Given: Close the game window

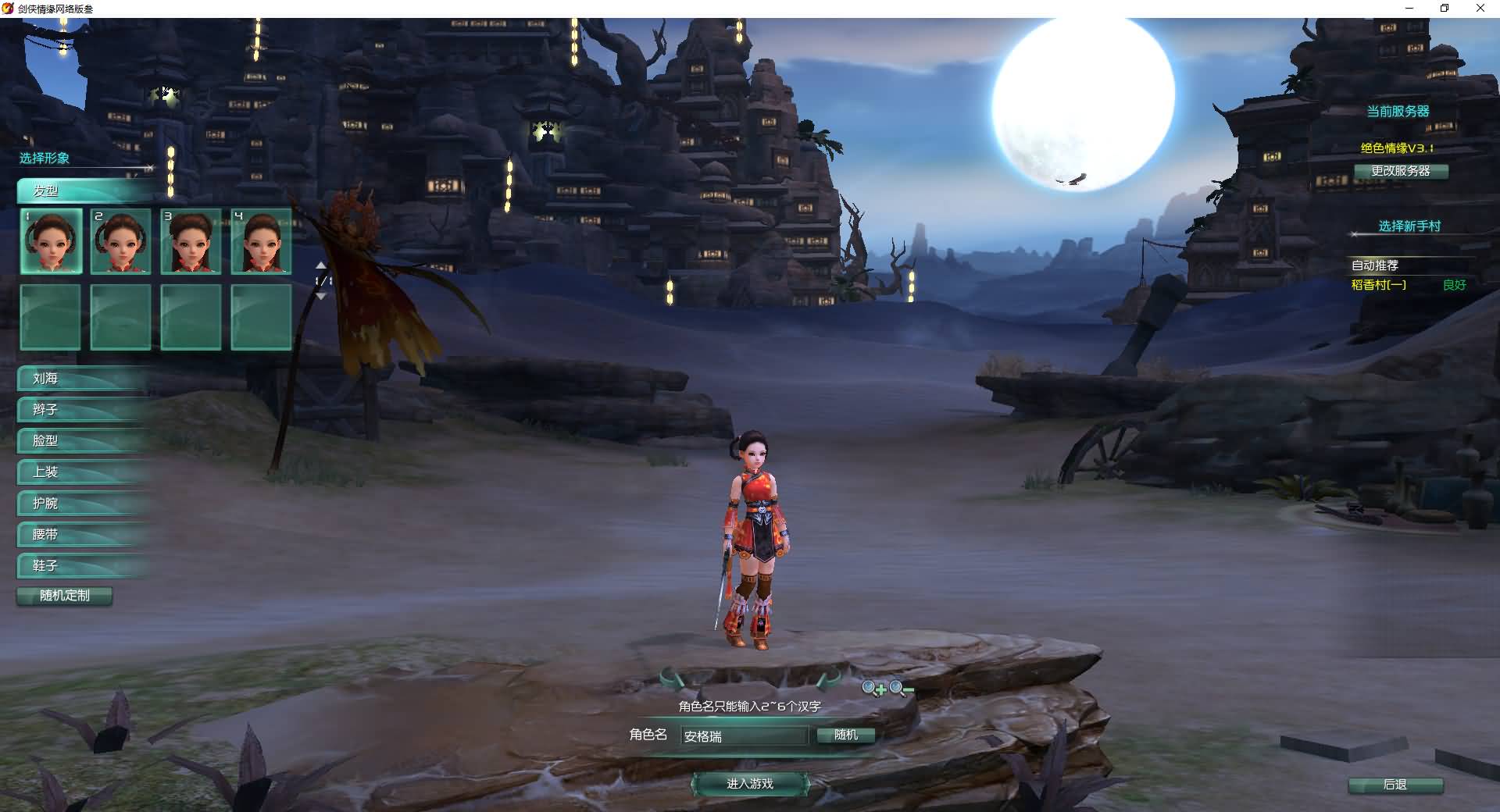Looking at the screenshot, I should (x=1480, y=9).
